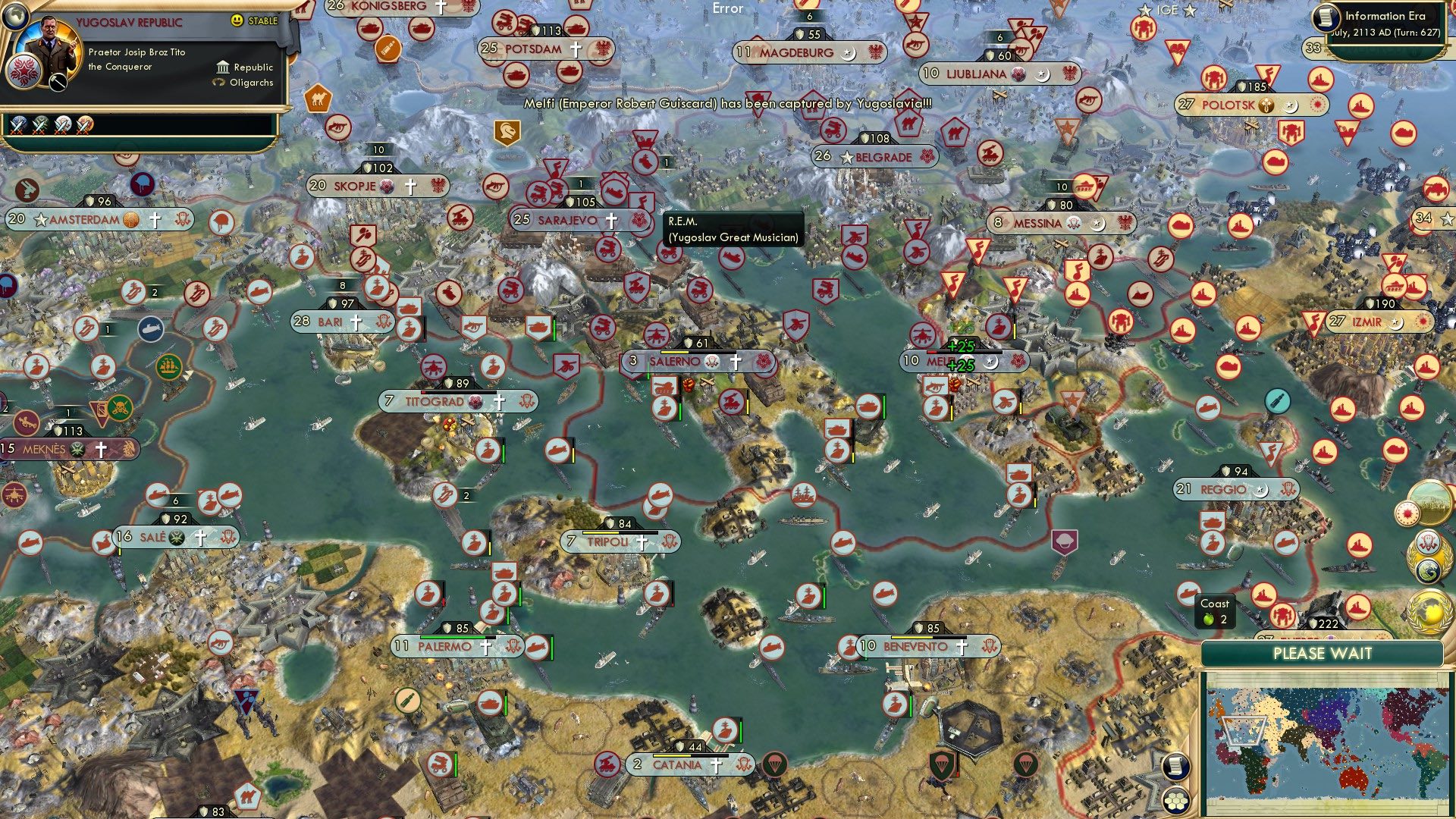Click the PLEASE WAIT panel
The image size is (1456, 819).
(x=1325, y=654)
